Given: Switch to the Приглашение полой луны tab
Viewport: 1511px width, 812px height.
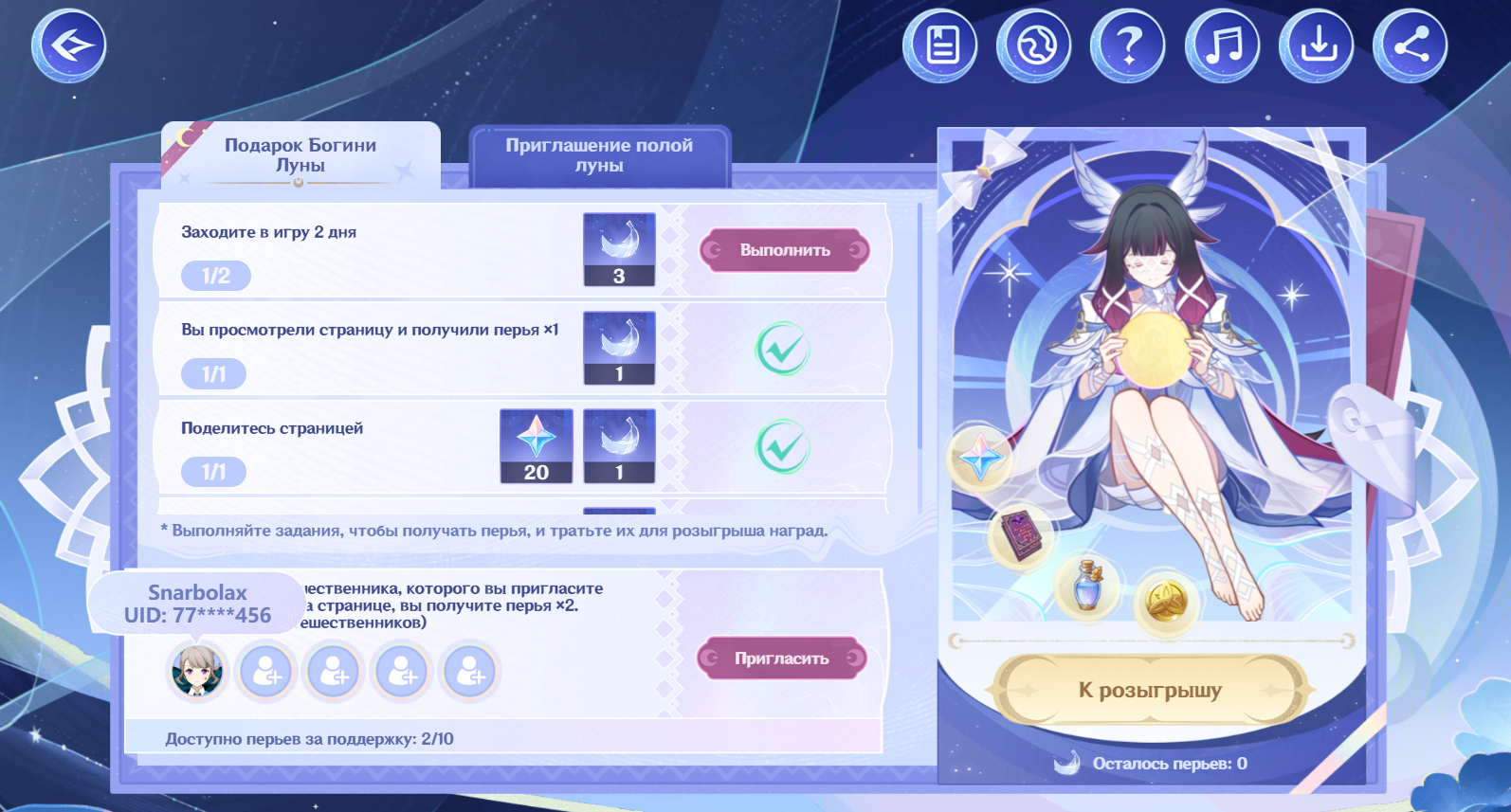Looking at the screenshot, I should coord(599,155).
